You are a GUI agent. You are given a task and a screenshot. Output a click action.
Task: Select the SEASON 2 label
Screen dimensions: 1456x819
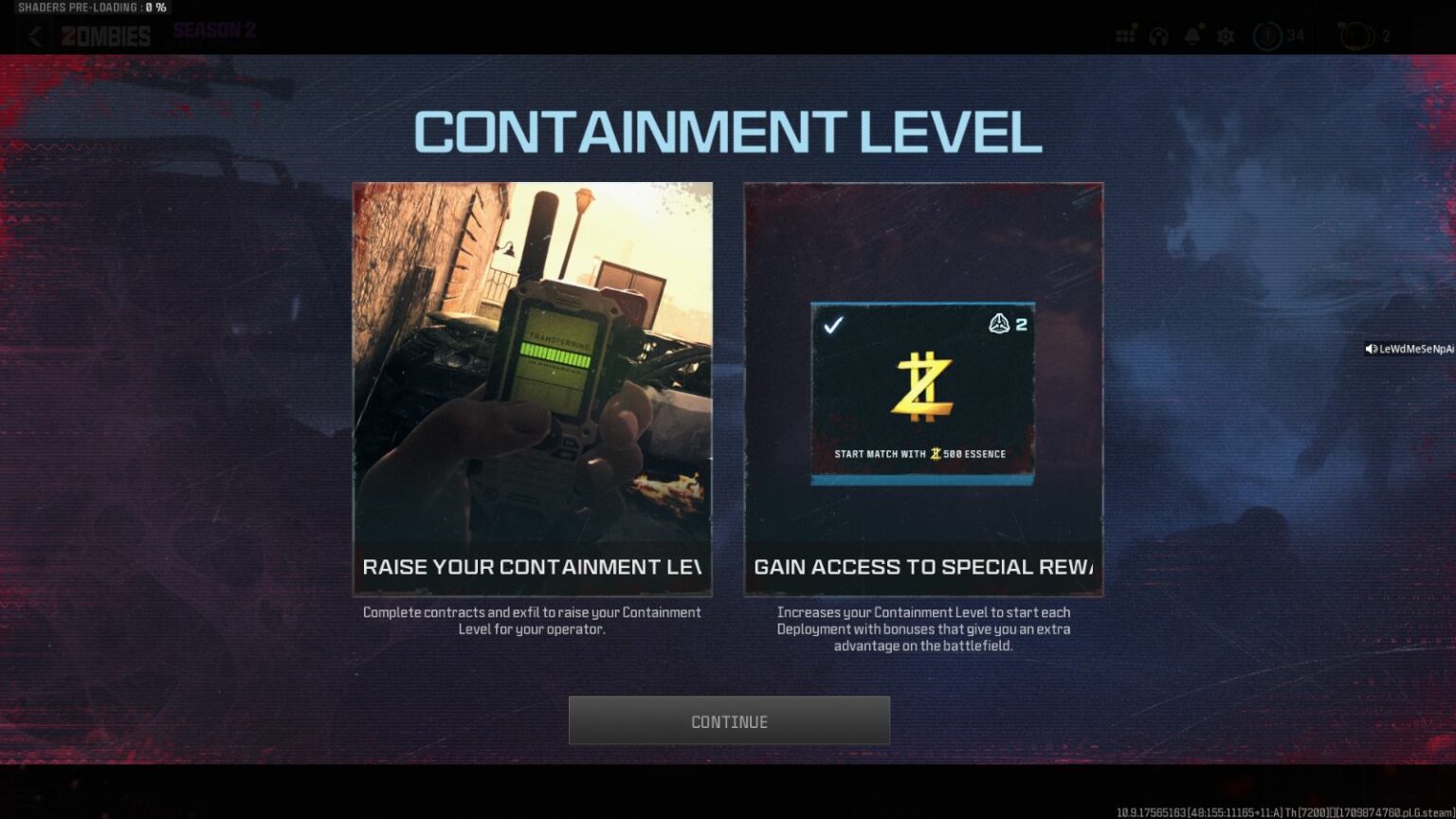click(x=212, y=29)
